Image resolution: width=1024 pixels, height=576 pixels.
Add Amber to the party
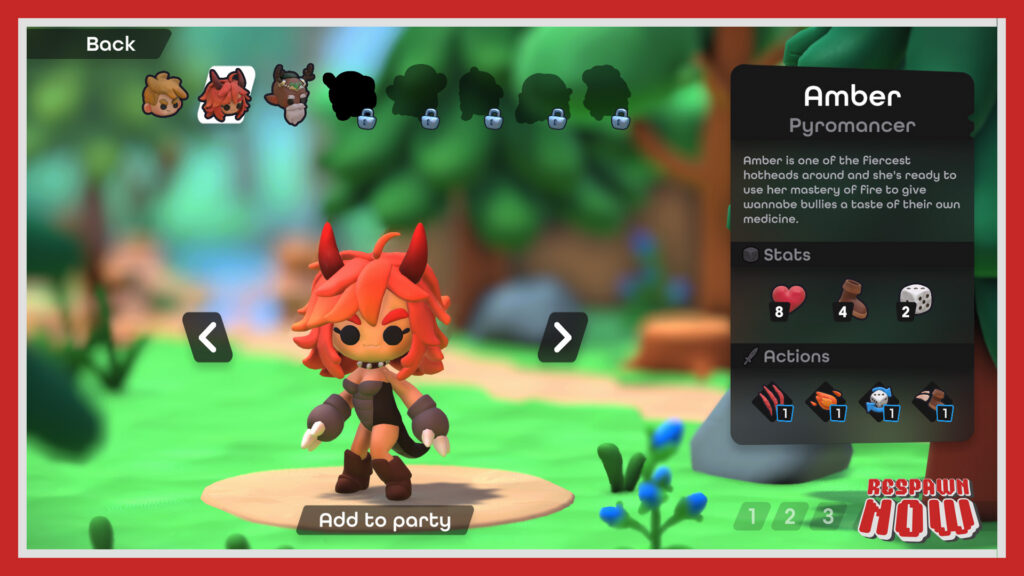coord(384,520)
